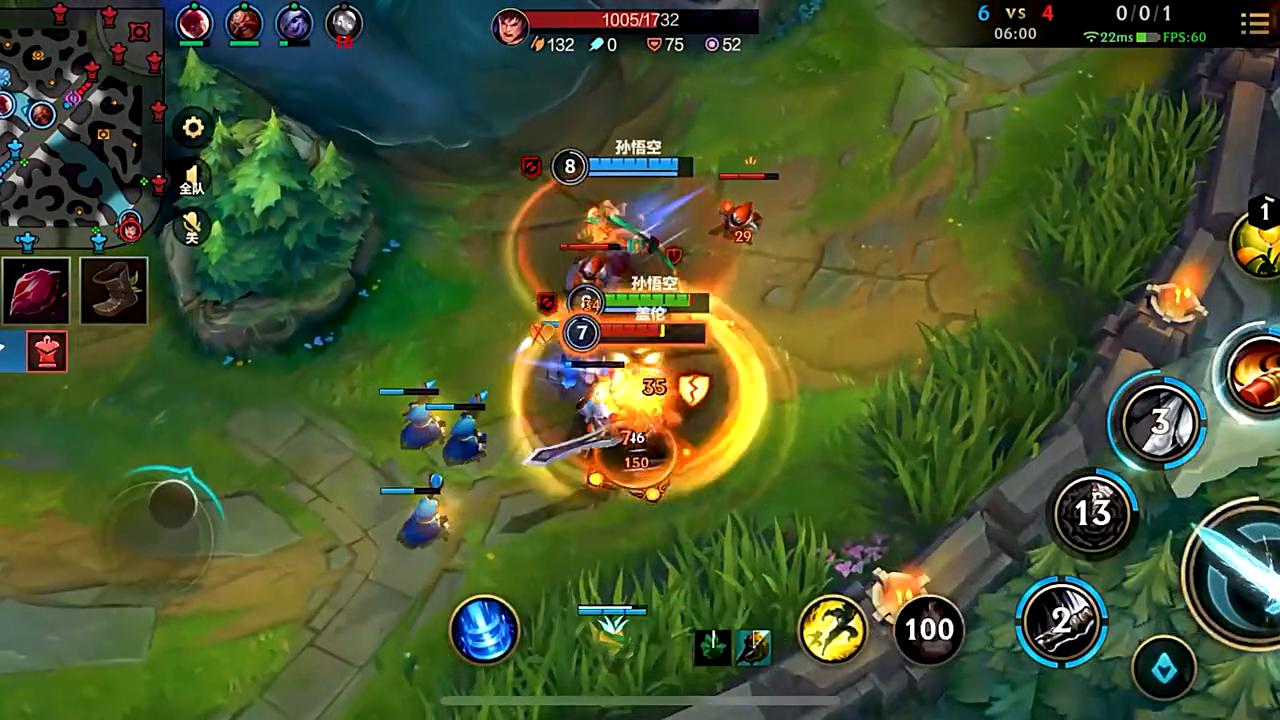The image size is (1280, 720).
Task: Click the minimap
Action: 80,120
